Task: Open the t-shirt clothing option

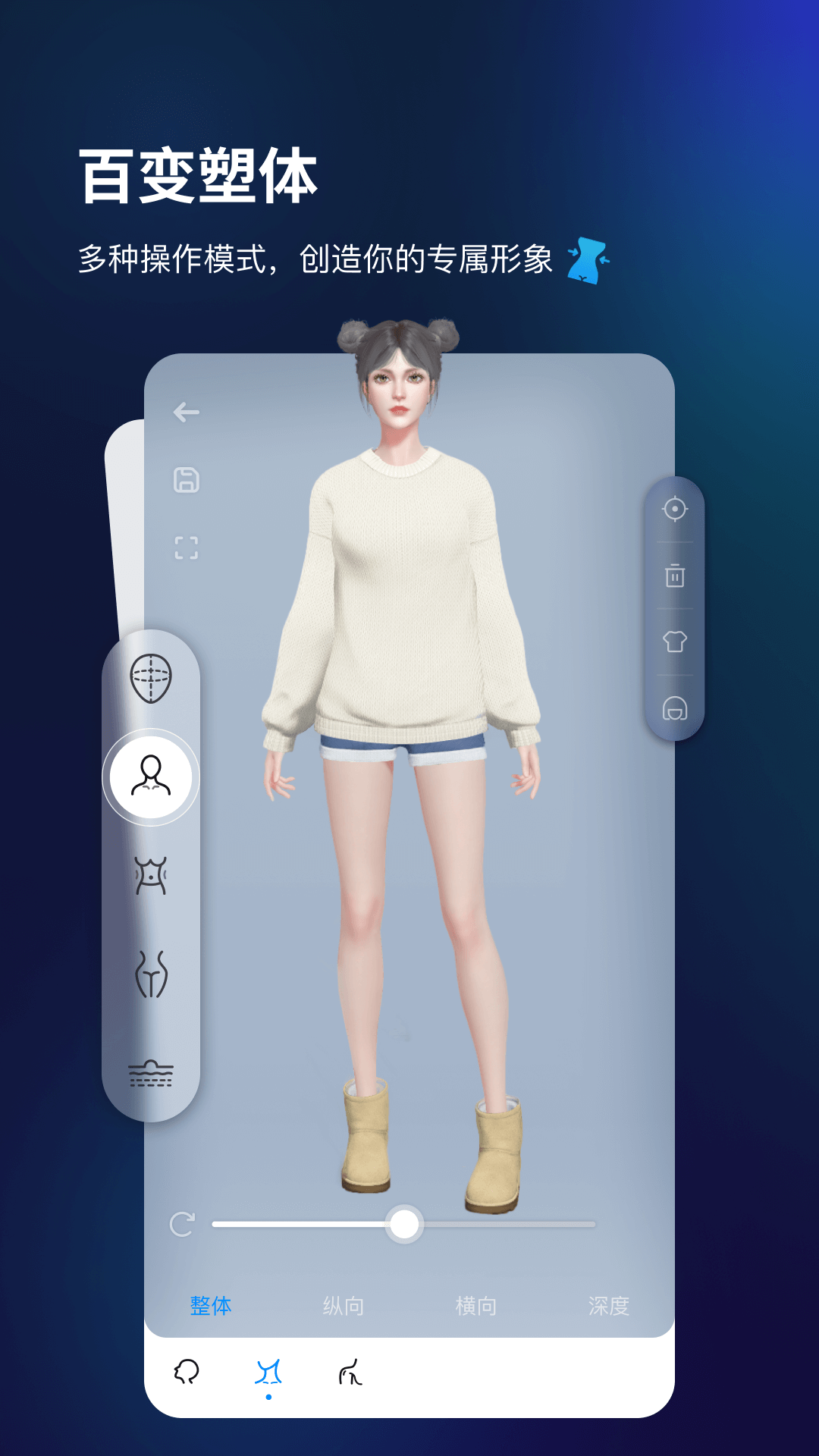Action: click(675, 642)
